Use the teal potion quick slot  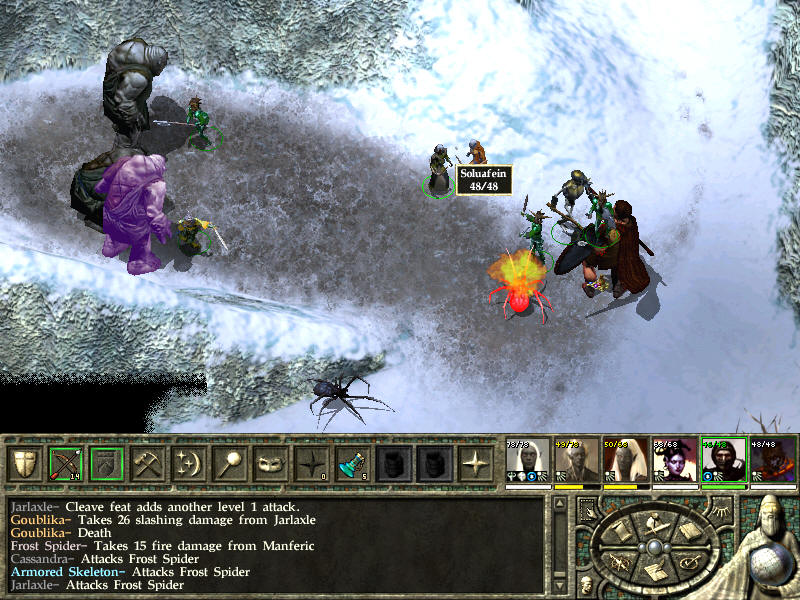pyautogui.click(x=353, y=464)
